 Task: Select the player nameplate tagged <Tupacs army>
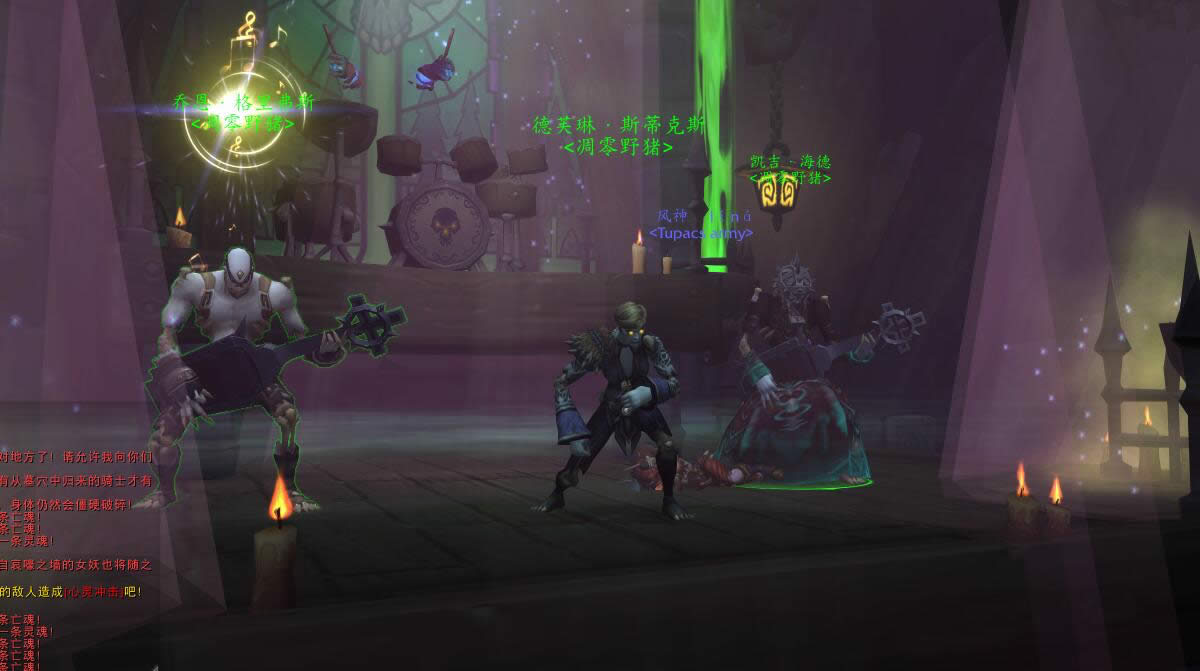pos(701,216)
